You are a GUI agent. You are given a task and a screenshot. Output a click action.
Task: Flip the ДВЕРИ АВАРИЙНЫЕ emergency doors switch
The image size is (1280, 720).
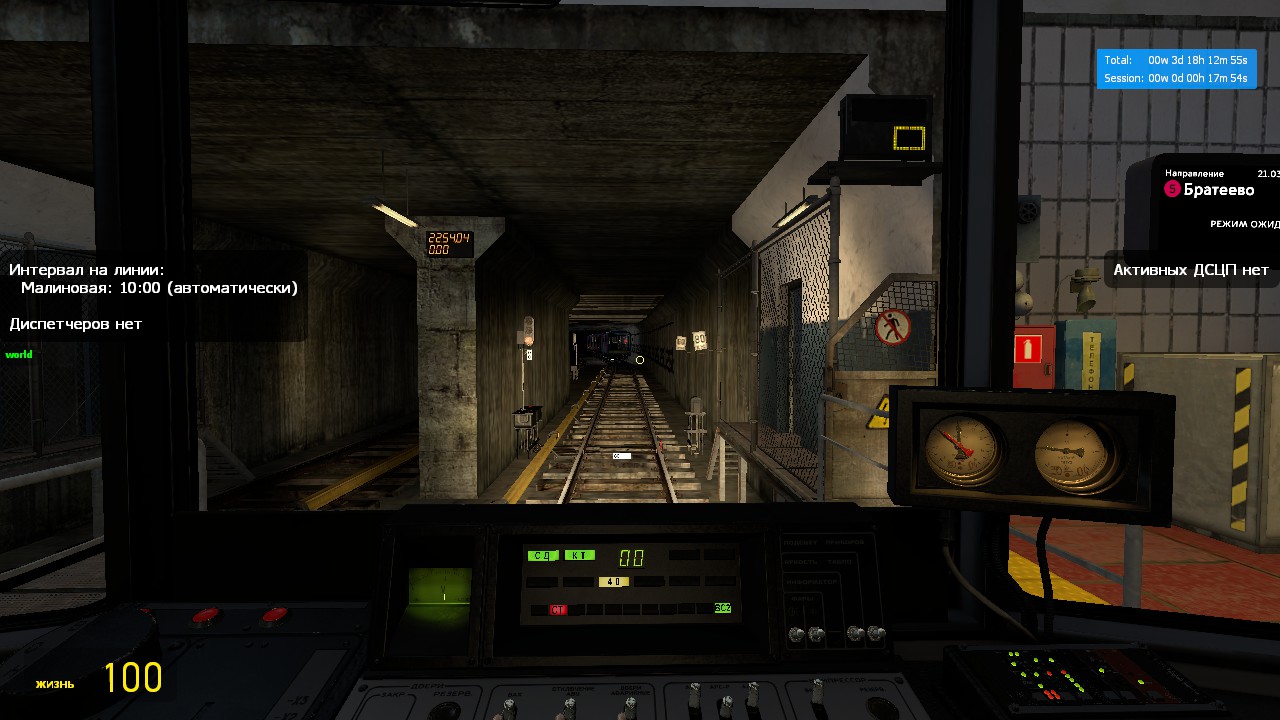pos(630,705)
